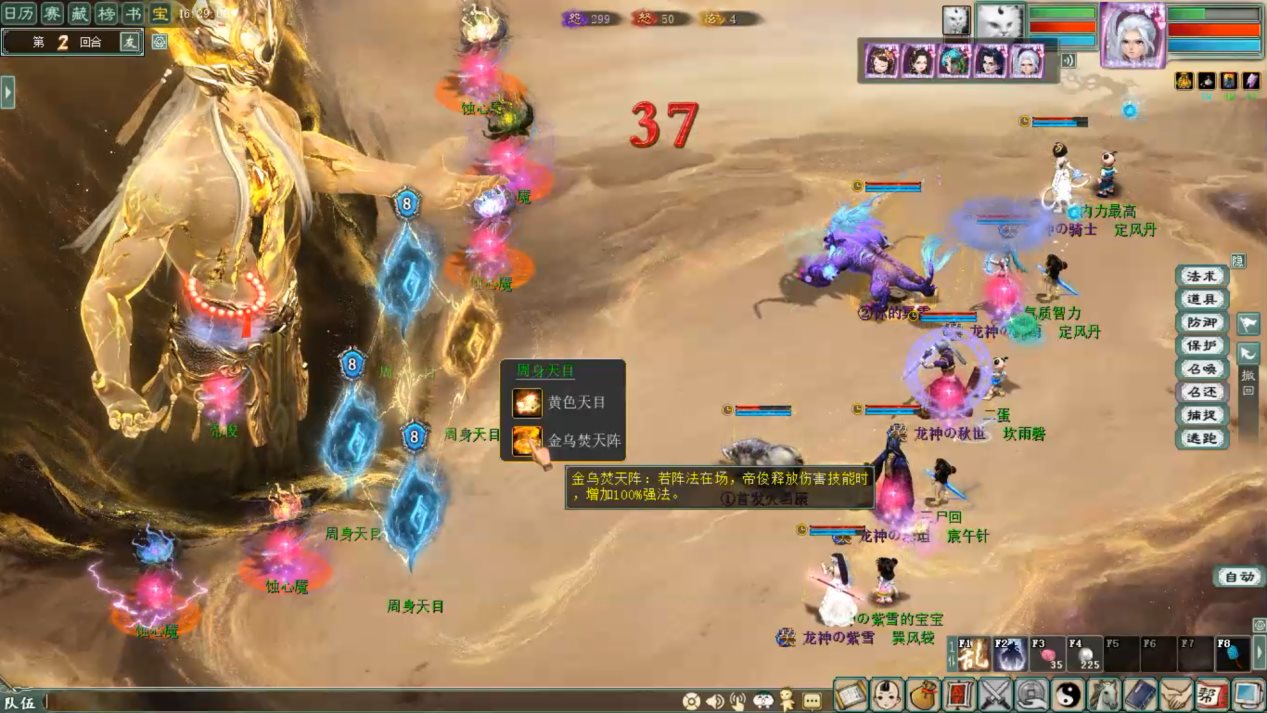Select the 捕捉 capture command

(1201, 415)
